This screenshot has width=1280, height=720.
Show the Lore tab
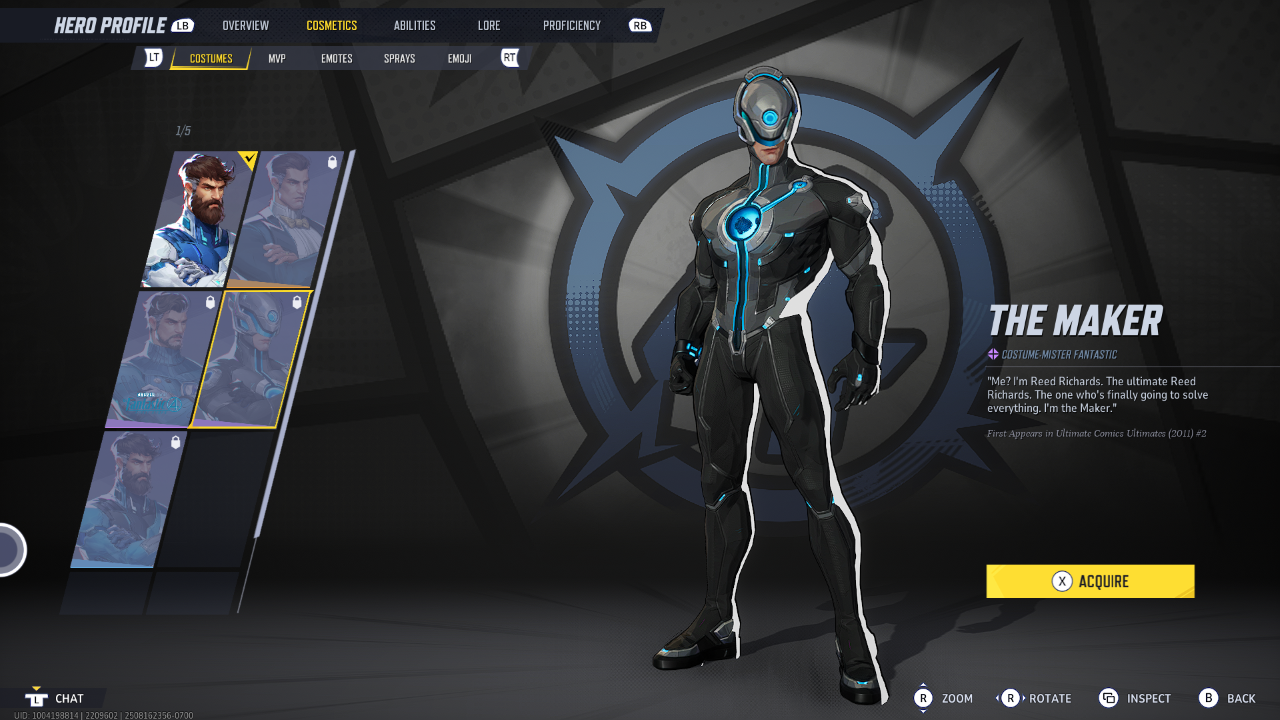[489, 25]
